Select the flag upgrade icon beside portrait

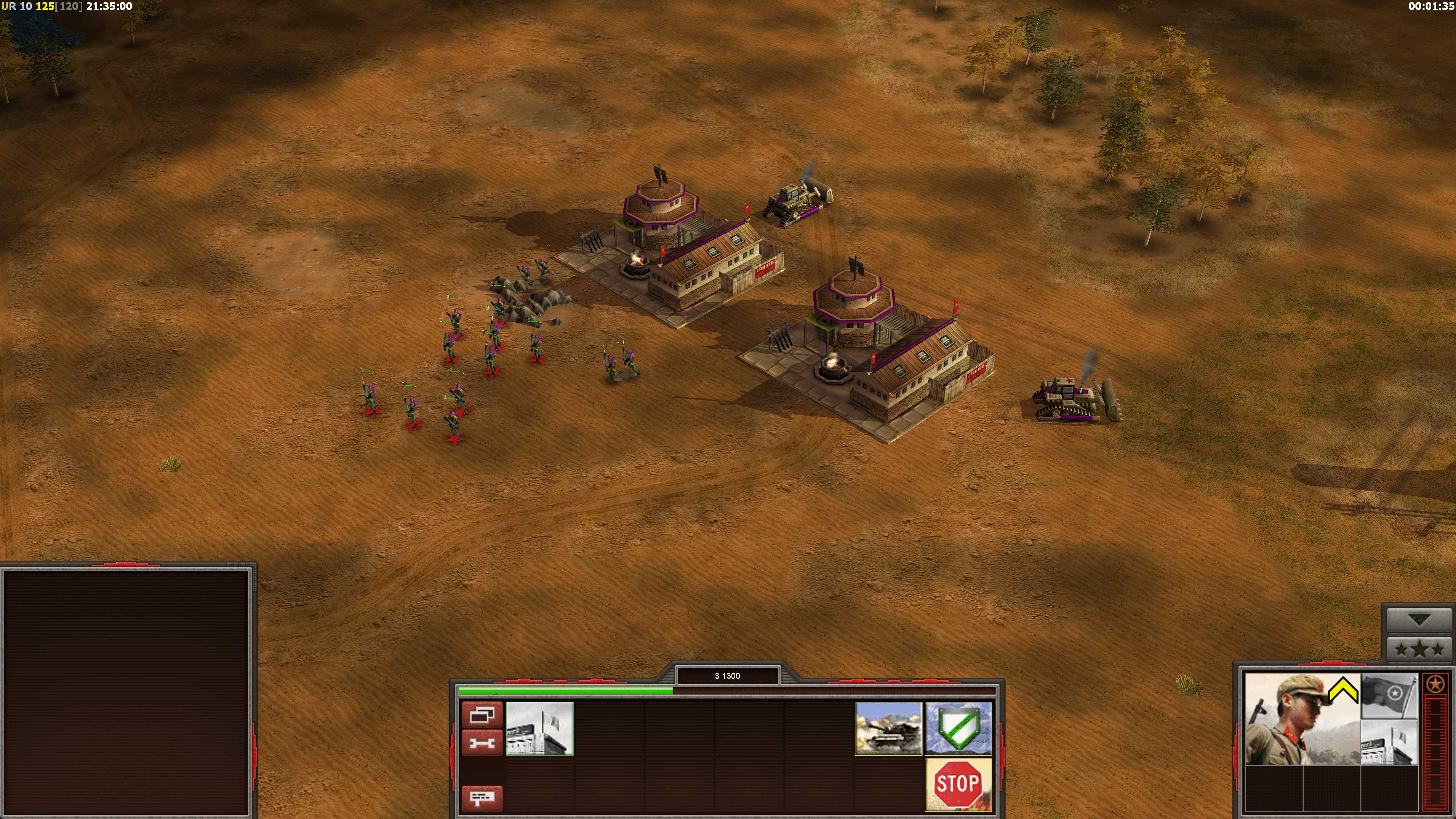(x=1389, y=696)
